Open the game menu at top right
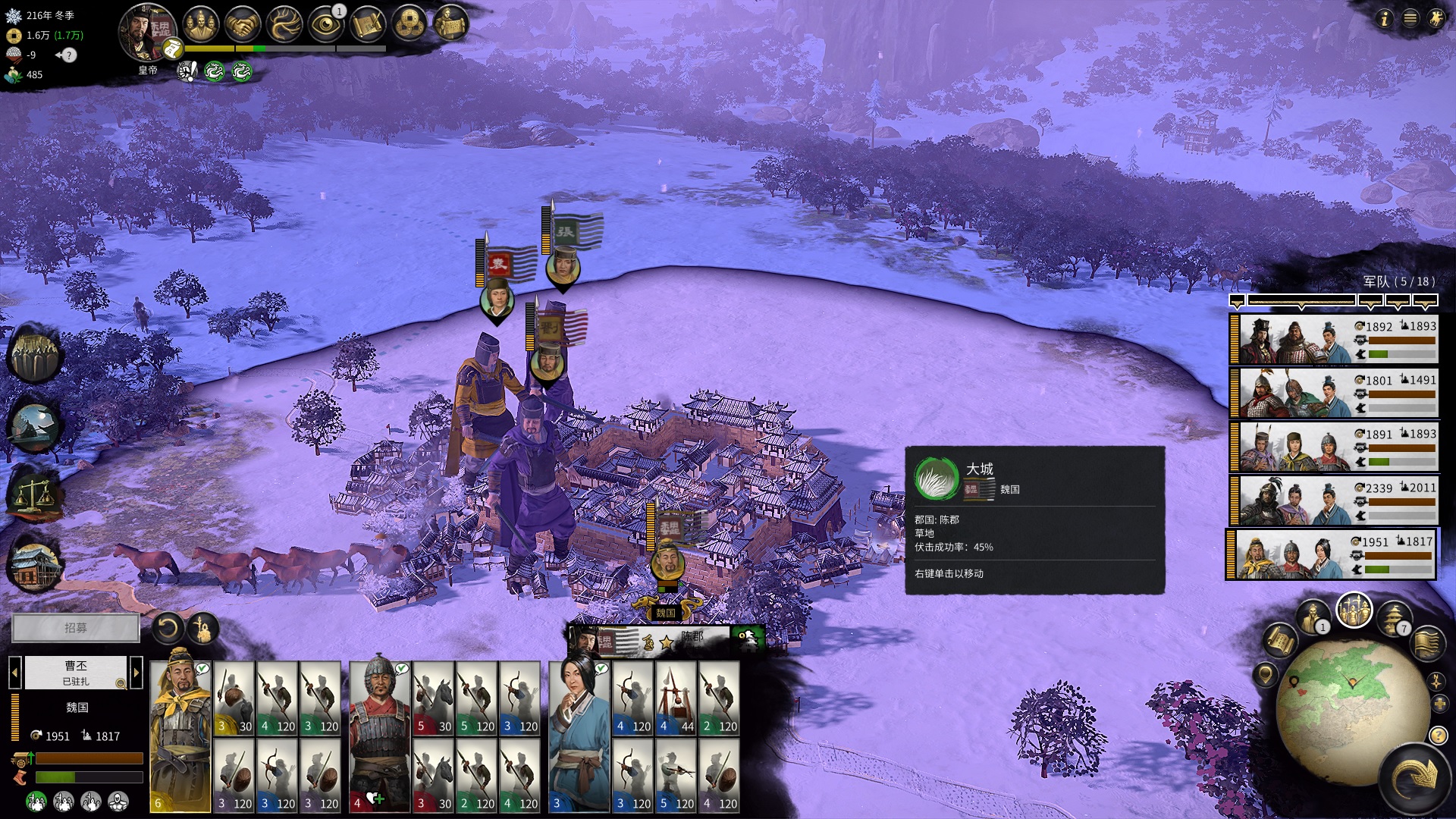This screenshot has height=819, width=1456. (1410, 18)
